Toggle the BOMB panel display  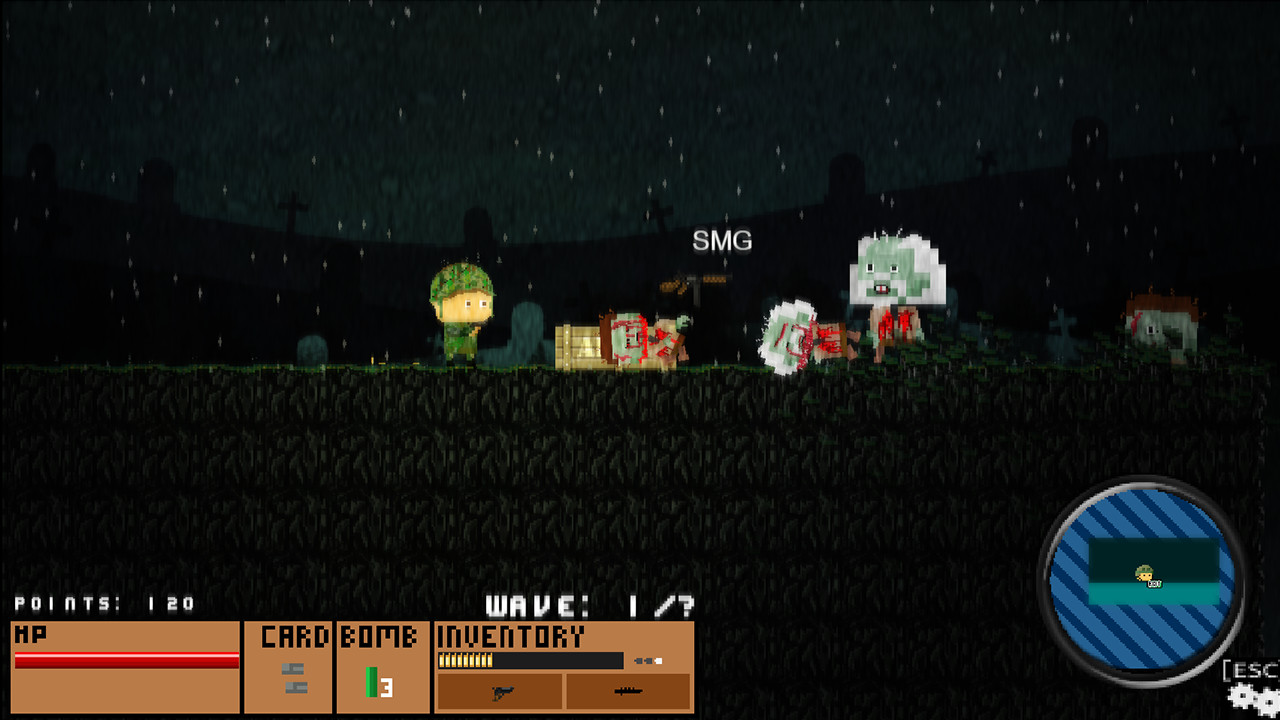coord(378,635)
